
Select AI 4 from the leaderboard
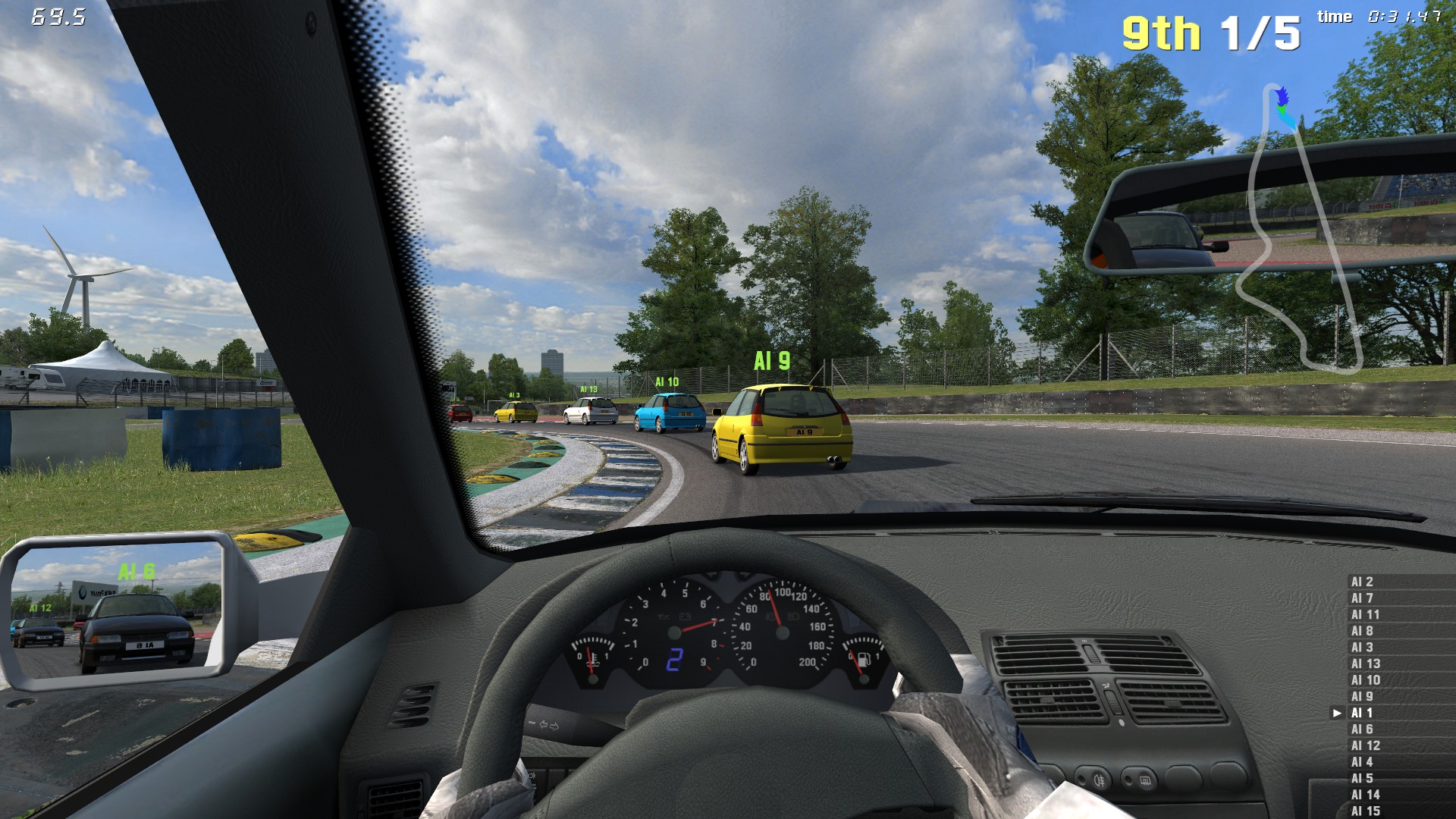click(1363, 762)
